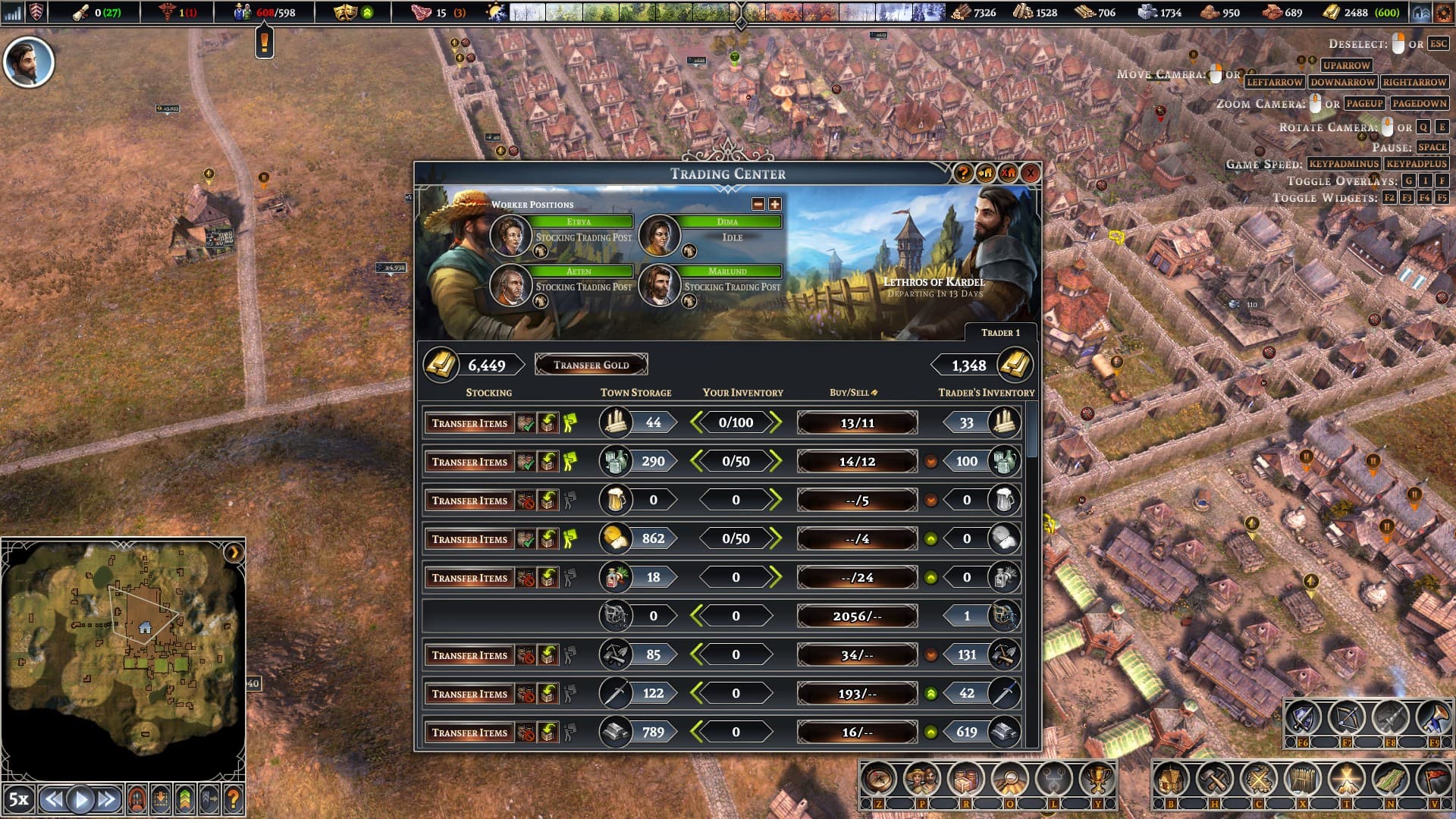The height and width of the screenshot is (819, 1456).
Task: Transfer items in the 862-stock row
Action: tap(469, 539)
